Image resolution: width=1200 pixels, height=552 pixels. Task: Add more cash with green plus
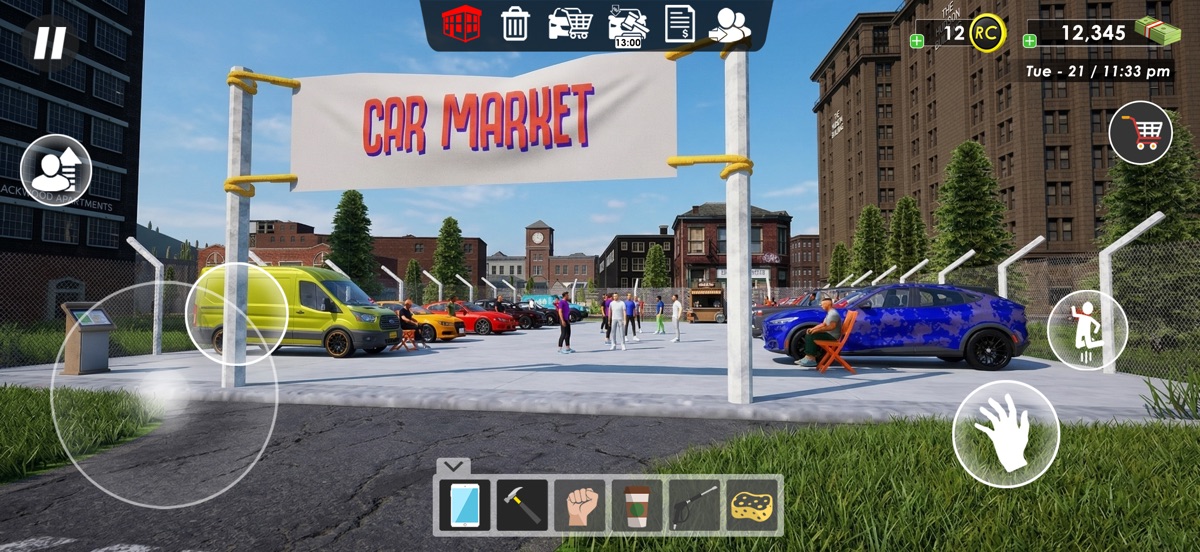[x=1030, y=41]
